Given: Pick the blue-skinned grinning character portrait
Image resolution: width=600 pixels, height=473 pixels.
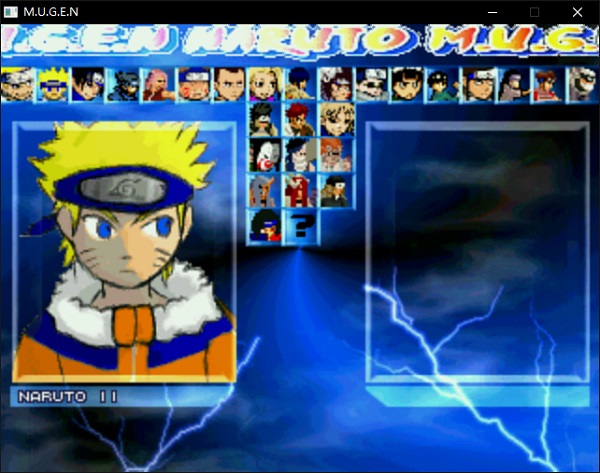Looking at the screenshot, I should click(x=299, y=155).
